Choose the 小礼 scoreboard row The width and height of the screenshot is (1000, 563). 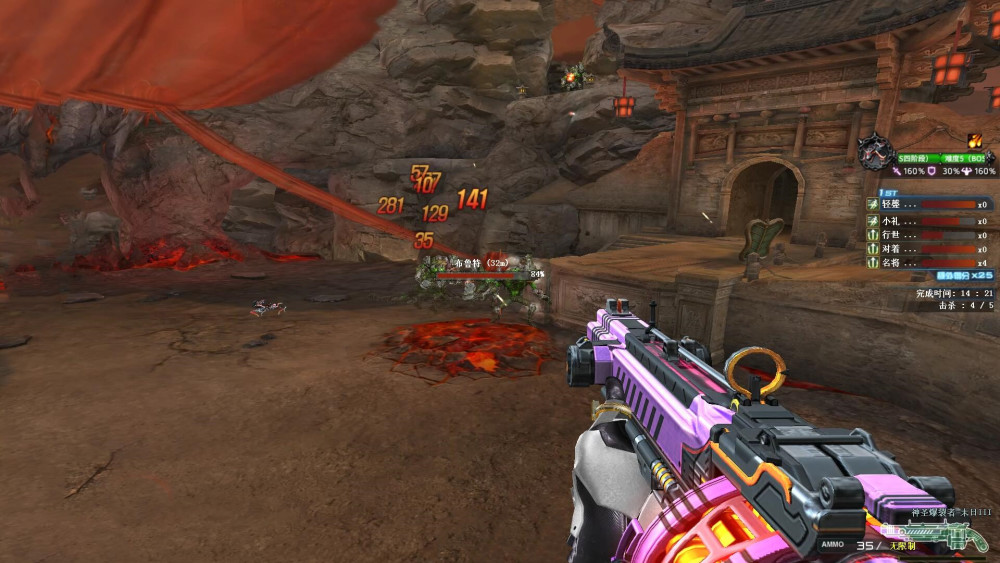(929, 220)
